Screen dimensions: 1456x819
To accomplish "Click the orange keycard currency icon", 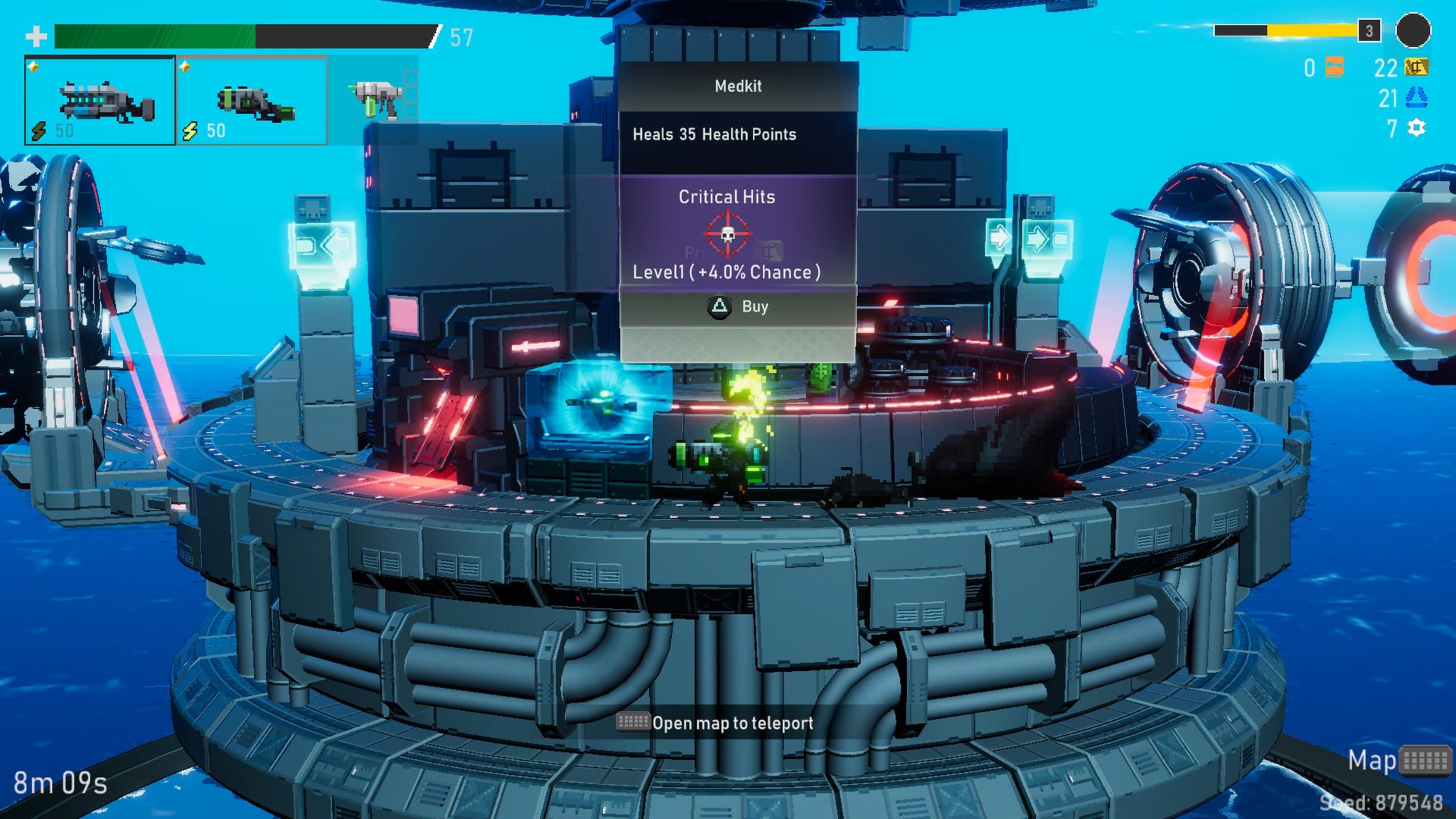I will 1334,68.
